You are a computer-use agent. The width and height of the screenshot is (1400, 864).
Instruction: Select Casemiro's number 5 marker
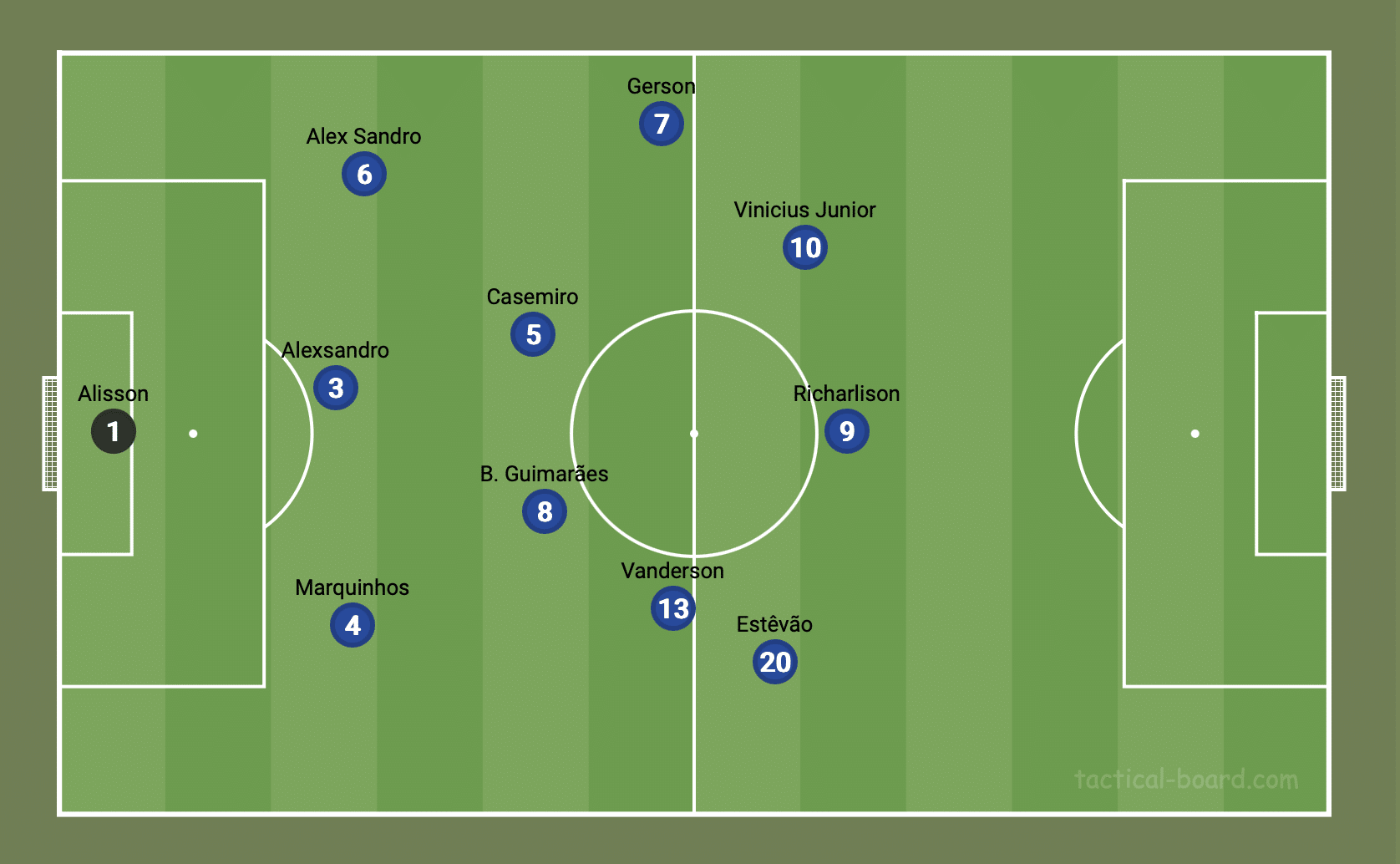(533, 334)
